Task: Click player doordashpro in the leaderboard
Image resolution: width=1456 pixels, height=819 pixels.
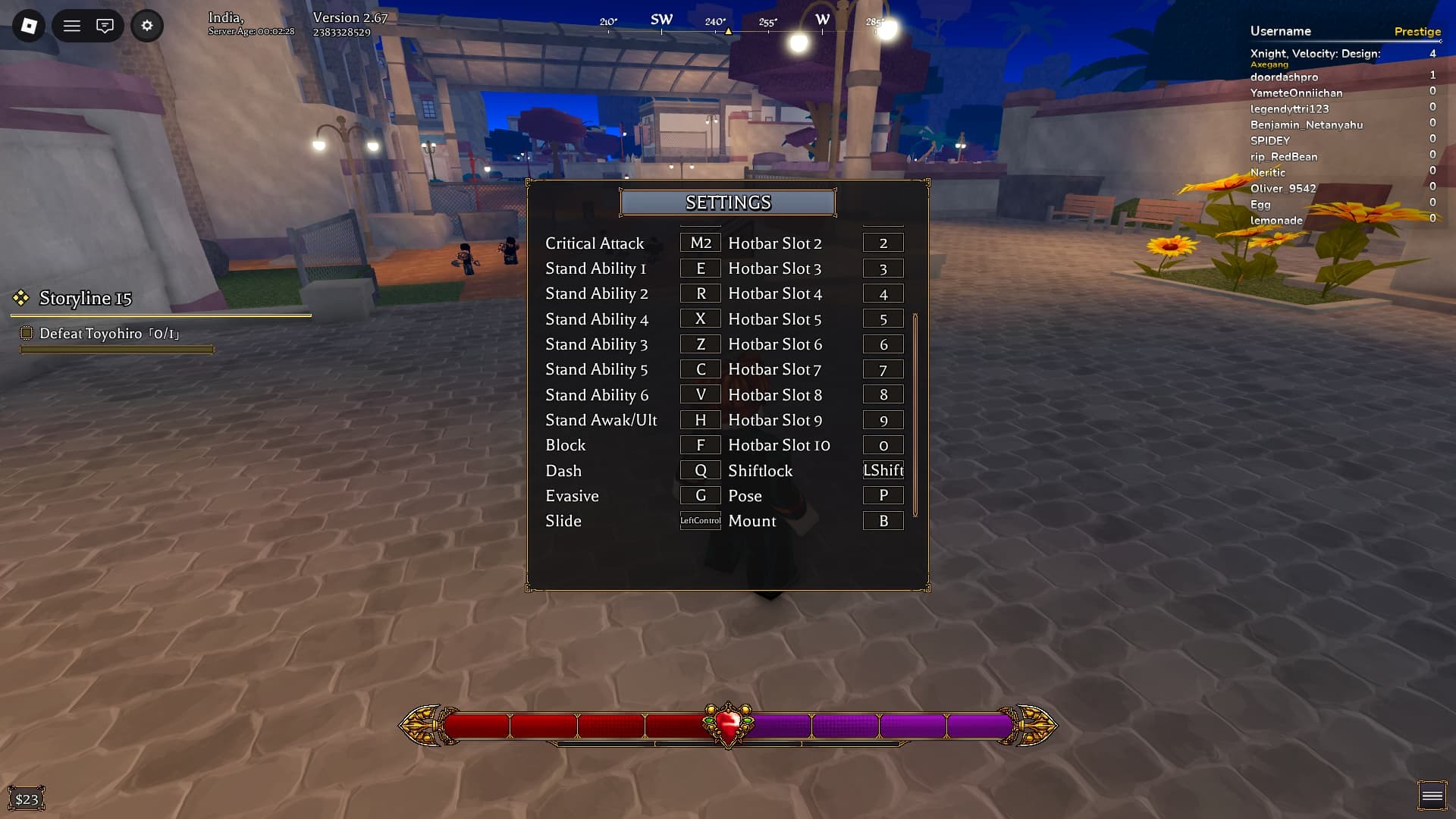Action: coord(1287,77)
